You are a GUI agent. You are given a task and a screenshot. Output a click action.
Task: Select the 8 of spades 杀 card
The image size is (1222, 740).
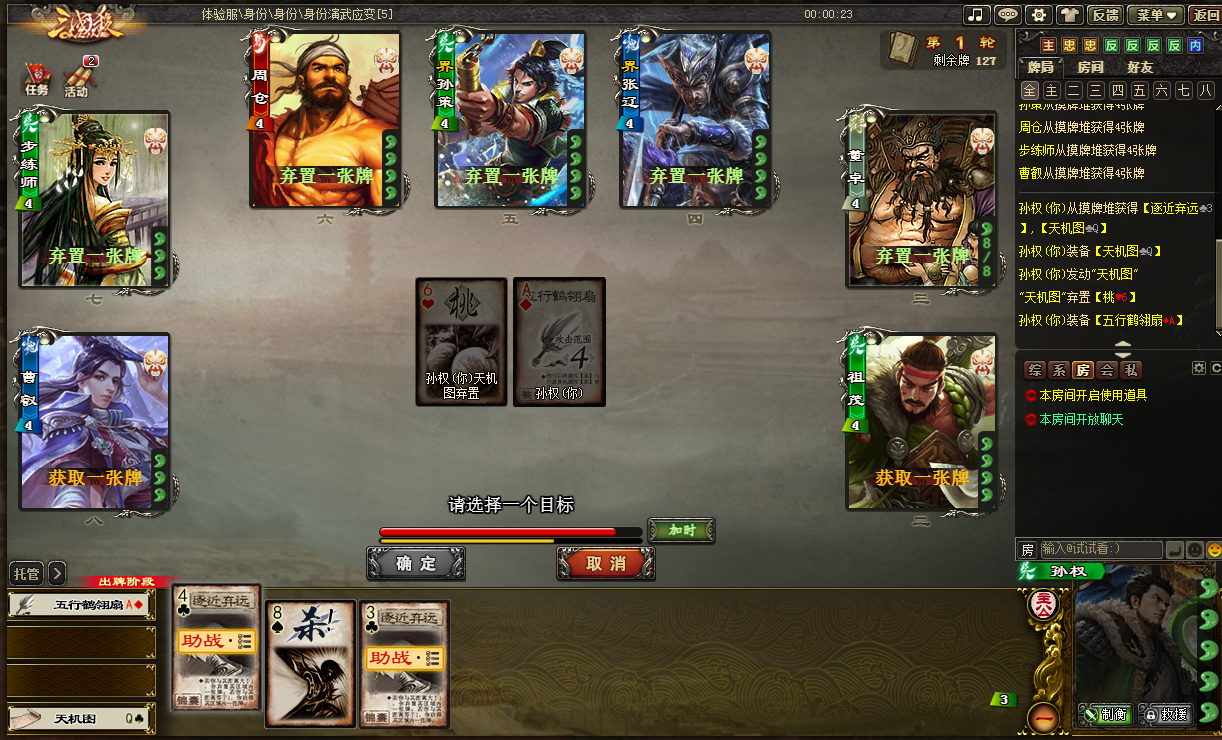[x=310, y=663]
